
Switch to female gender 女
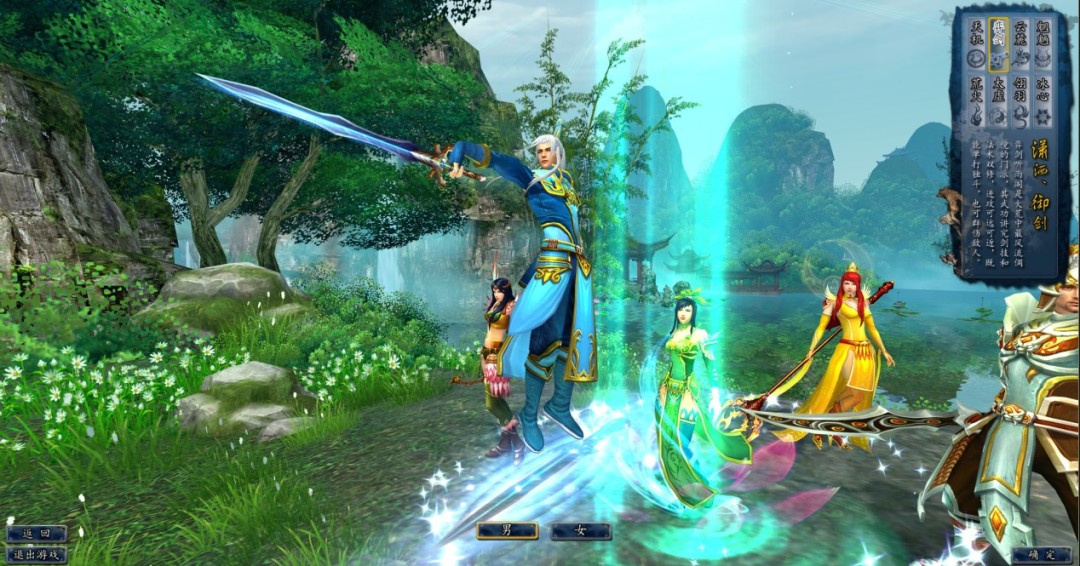(581, 531)
